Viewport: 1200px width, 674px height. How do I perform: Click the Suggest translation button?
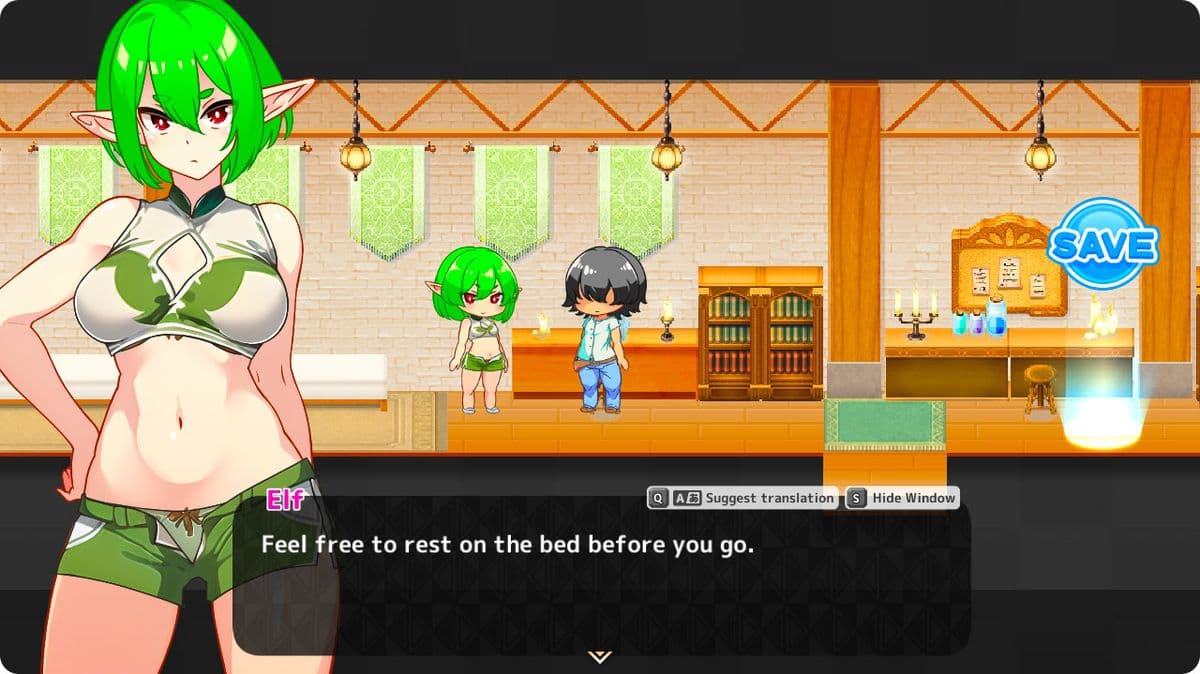tap(742, 498)
